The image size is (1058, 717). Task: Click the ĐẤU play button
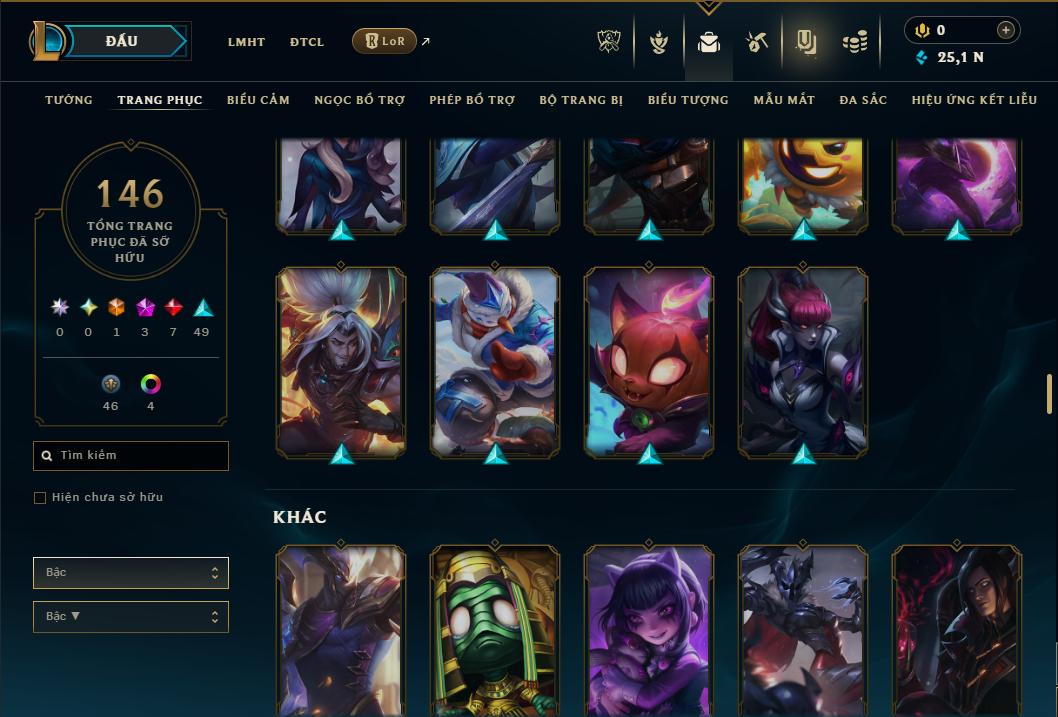122,41
